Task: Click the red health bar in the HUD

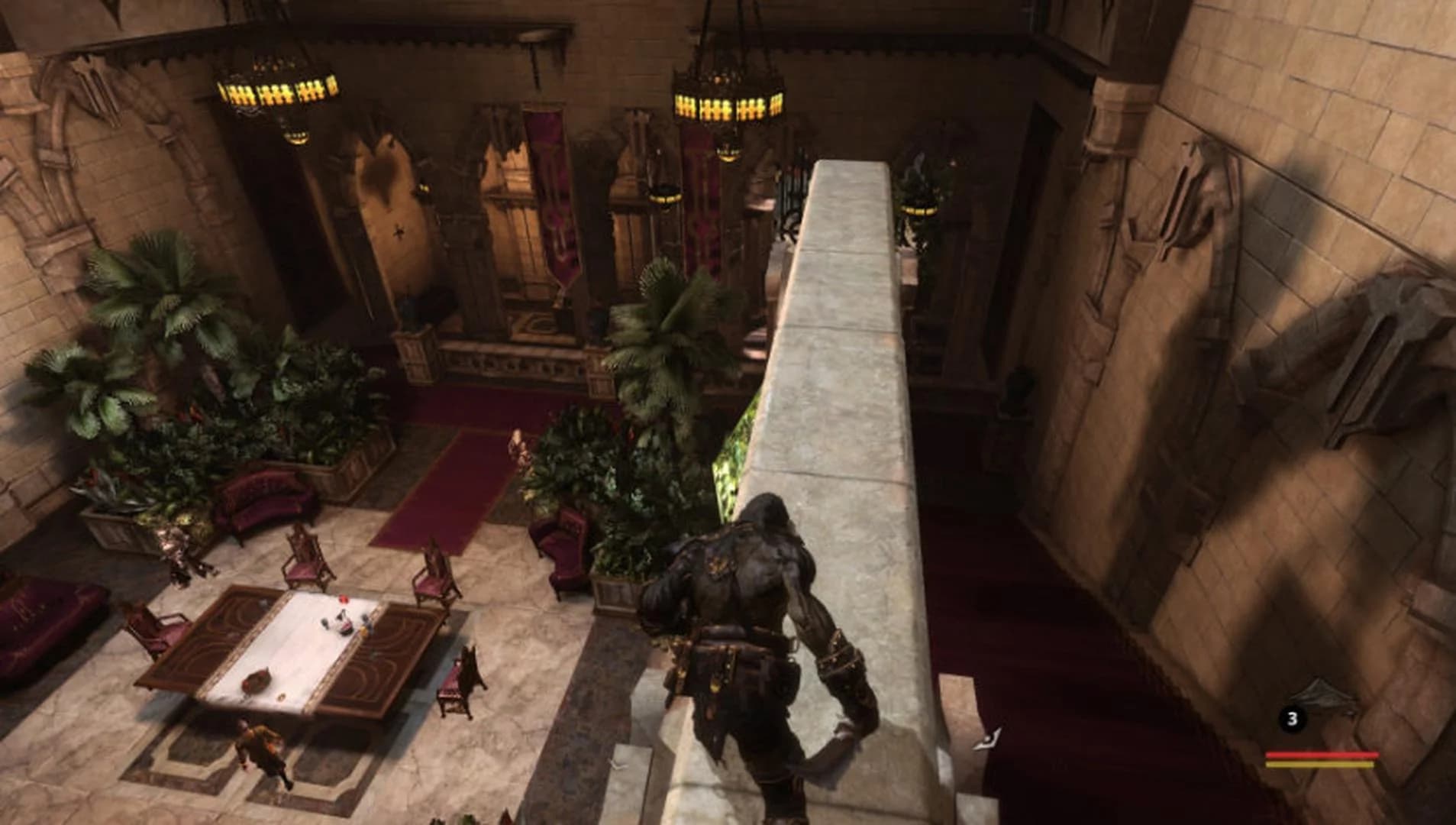Action: (x=1322, y=754)
